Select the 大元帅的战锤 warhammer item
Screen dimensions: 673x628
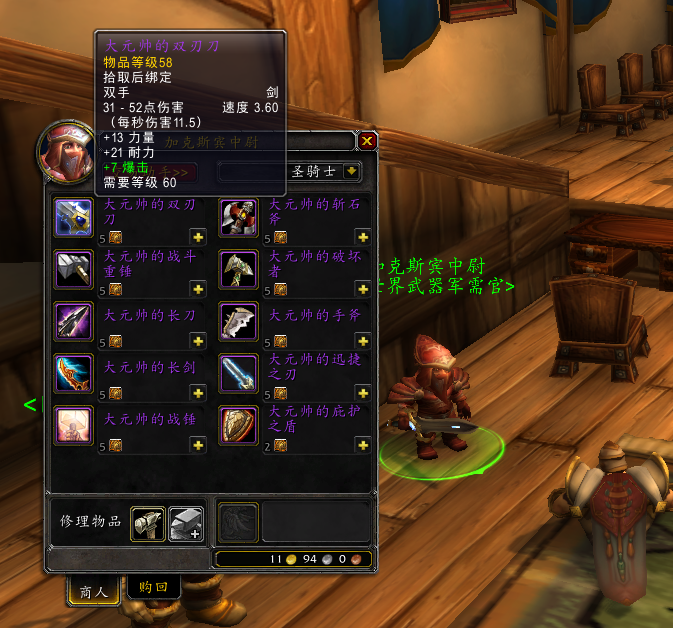(74, 425)
